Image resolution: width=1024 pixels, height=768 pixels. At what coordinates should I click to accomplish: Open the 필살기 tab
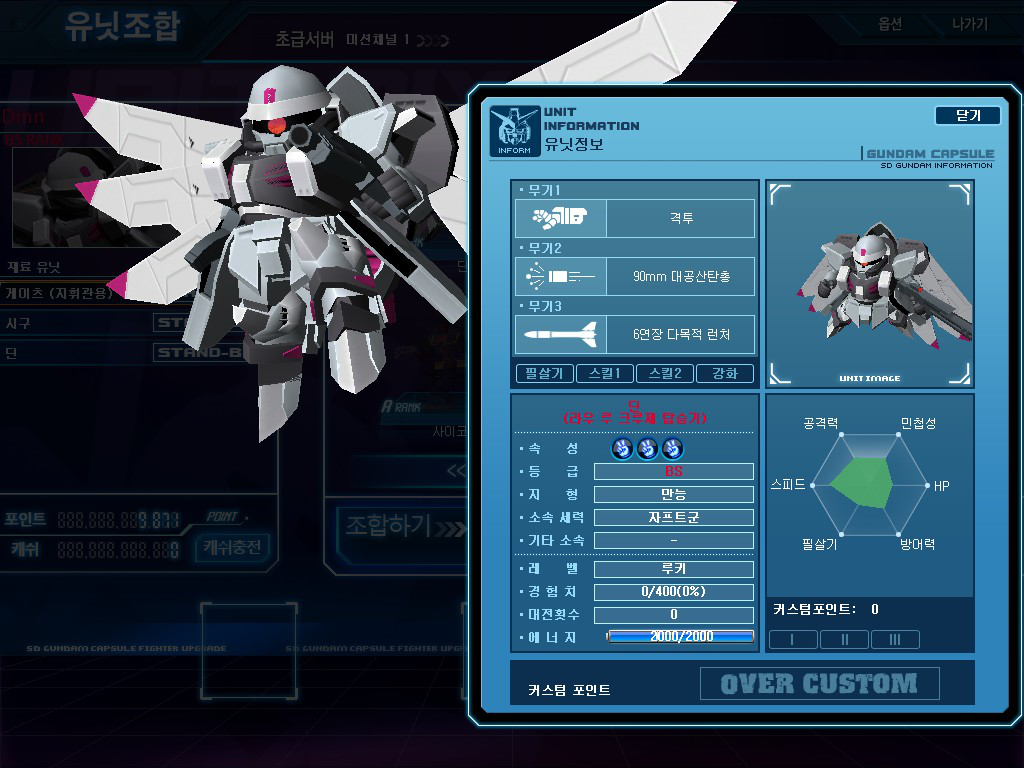click(545, 374)
